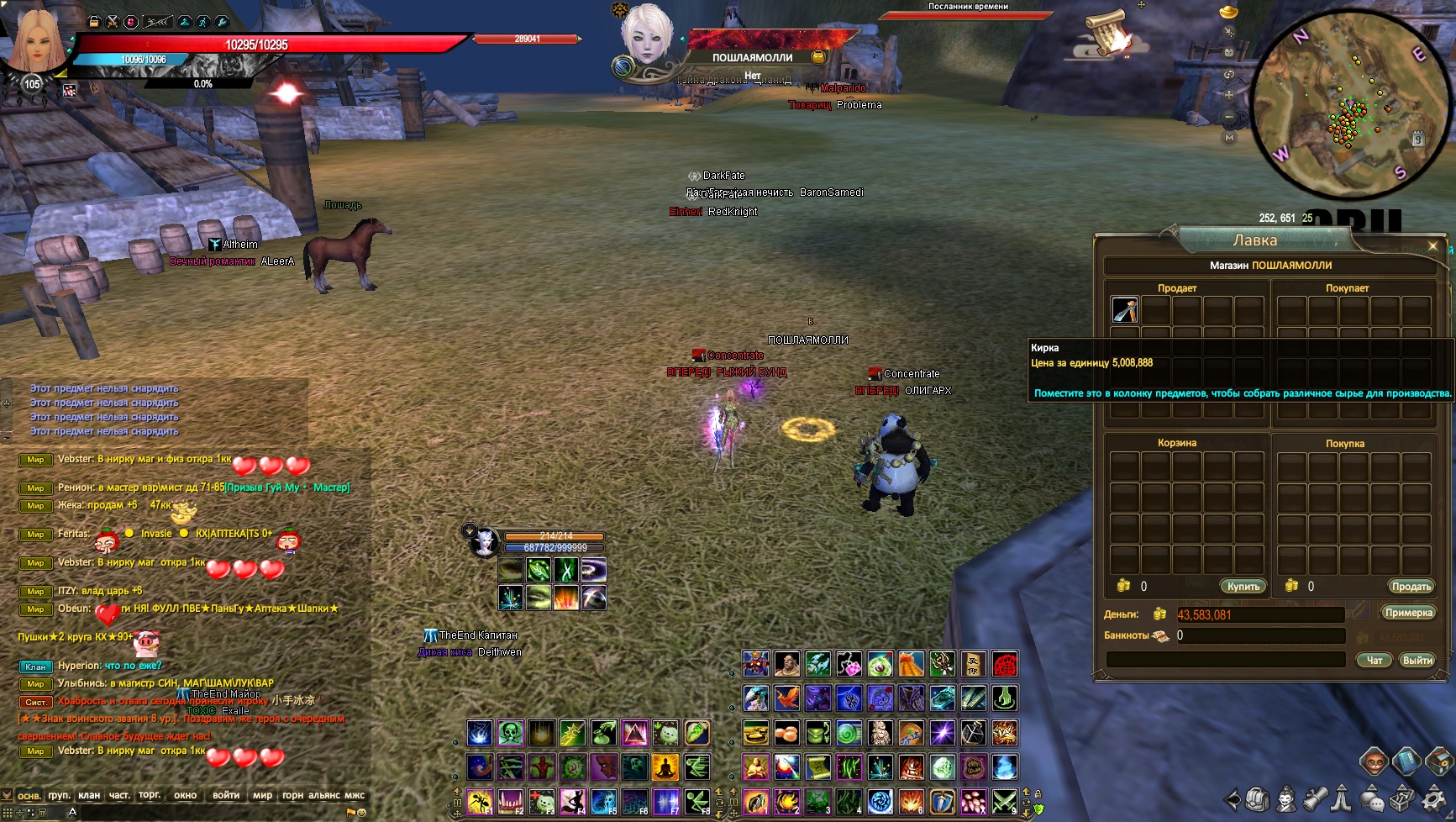The image size is (1456, 822).
Task: Click the Купить button in the shop
Action: click(1243, 587)
